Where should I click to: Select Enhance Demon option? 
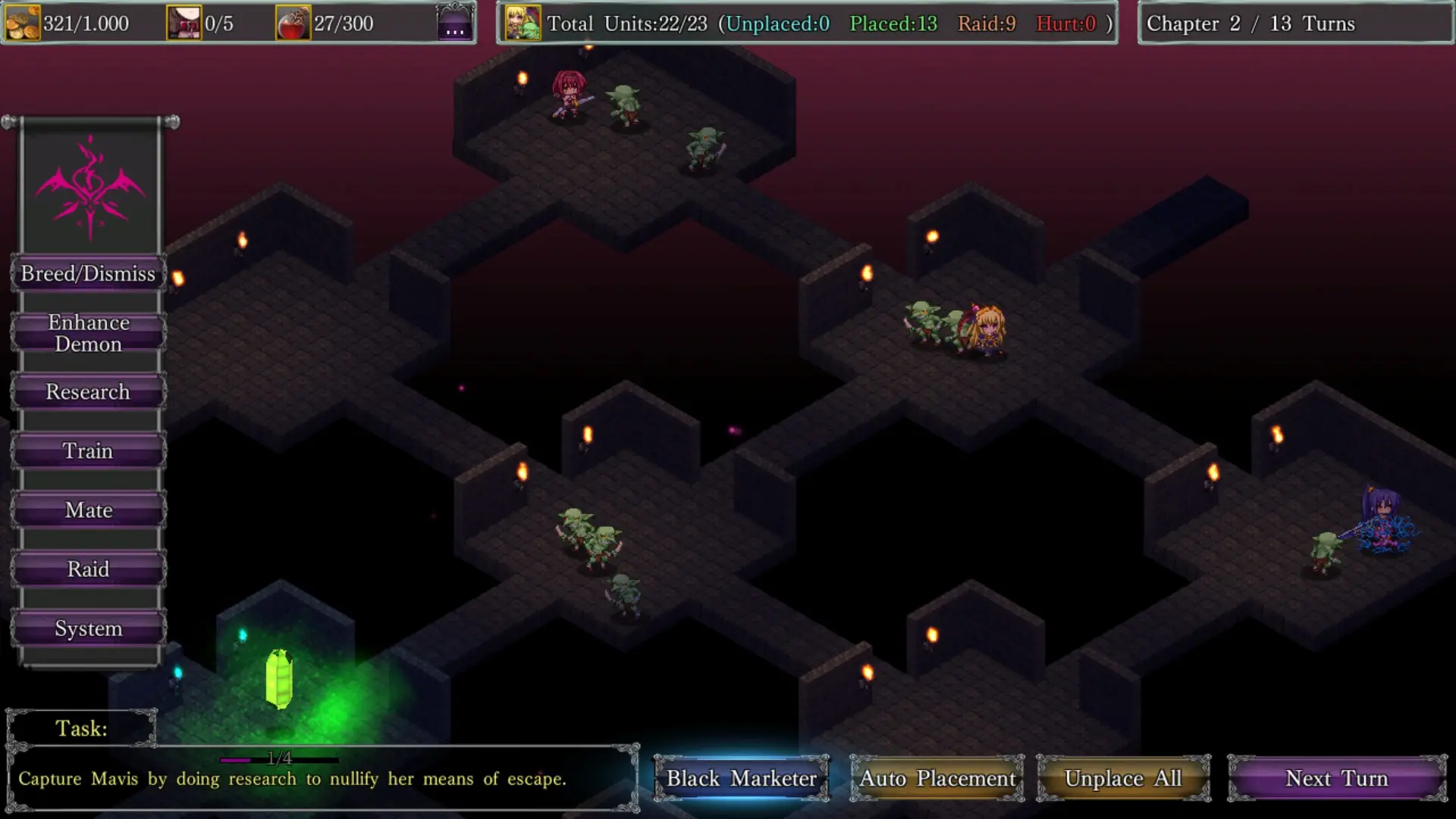point(88,333)
